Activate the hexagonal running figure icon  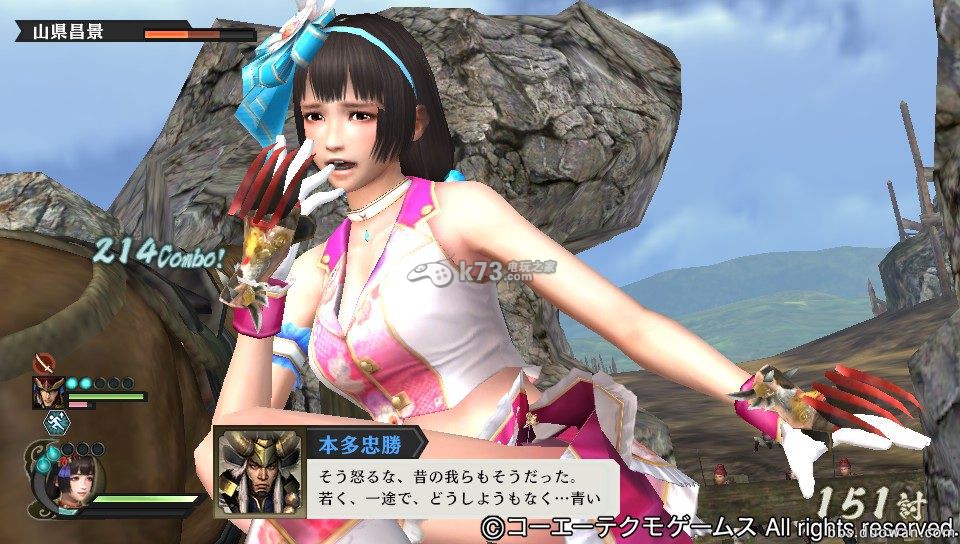pos(55,424)
